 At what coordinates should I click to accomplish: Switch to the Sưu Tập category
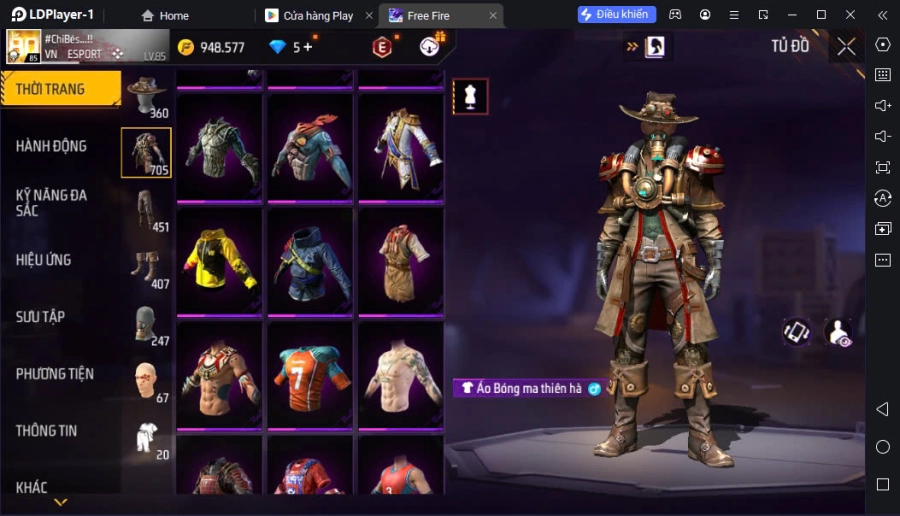click(41, 317)
